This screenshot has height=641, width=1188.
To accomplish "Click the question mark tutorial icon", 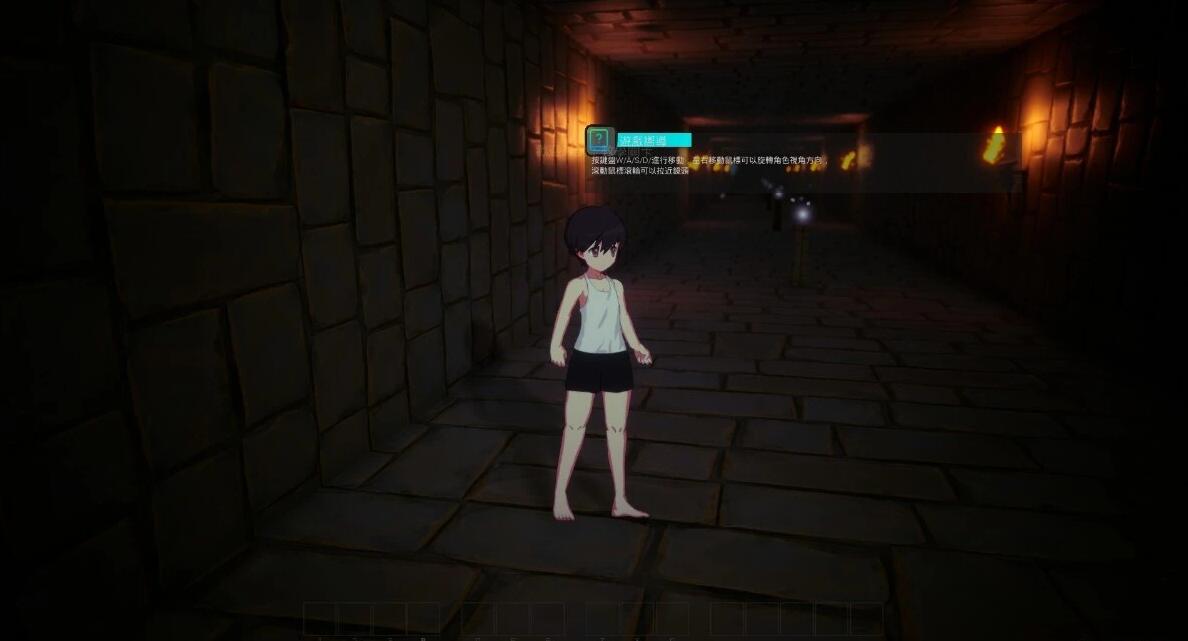I will 599,139.
